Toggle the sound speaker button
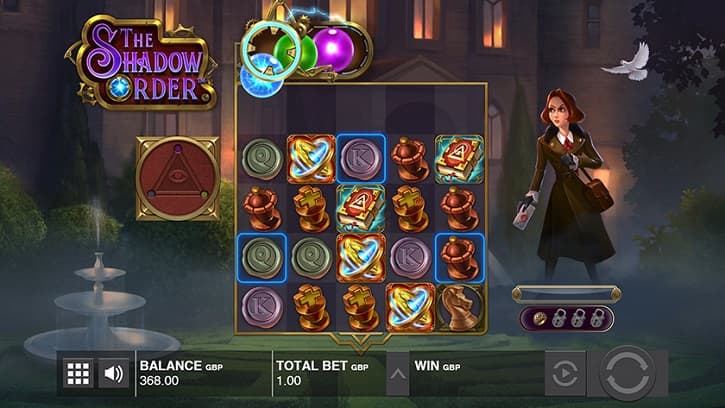Viewport: 725px width, 408px height. (114, 374)
